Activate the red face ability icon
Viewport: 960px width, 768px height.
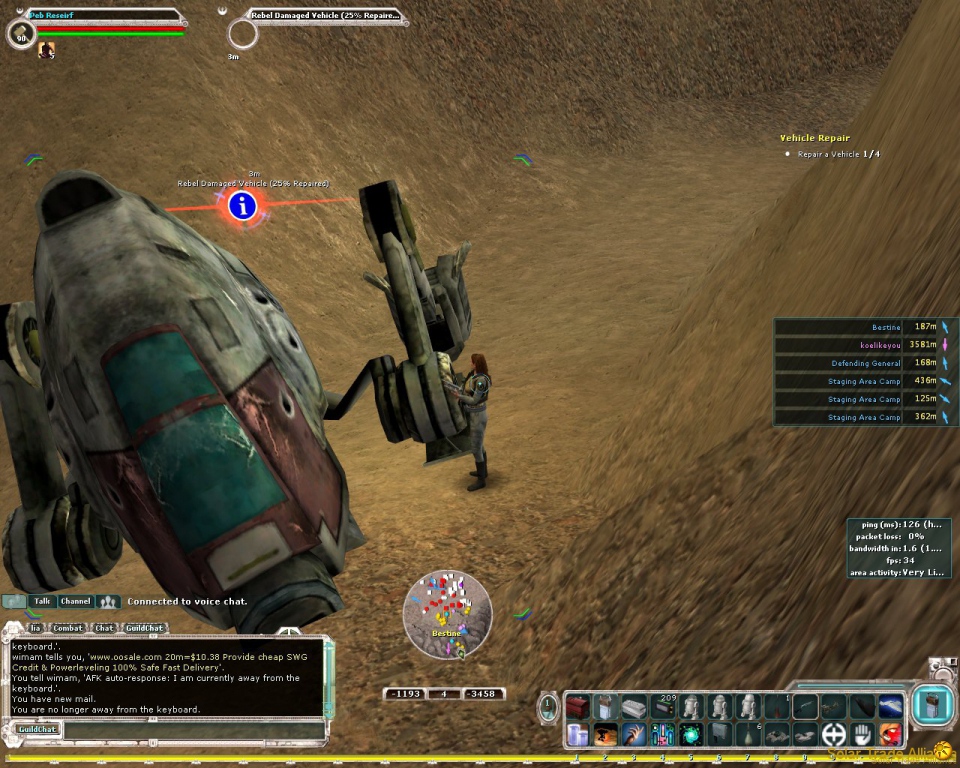click(890, 735)
